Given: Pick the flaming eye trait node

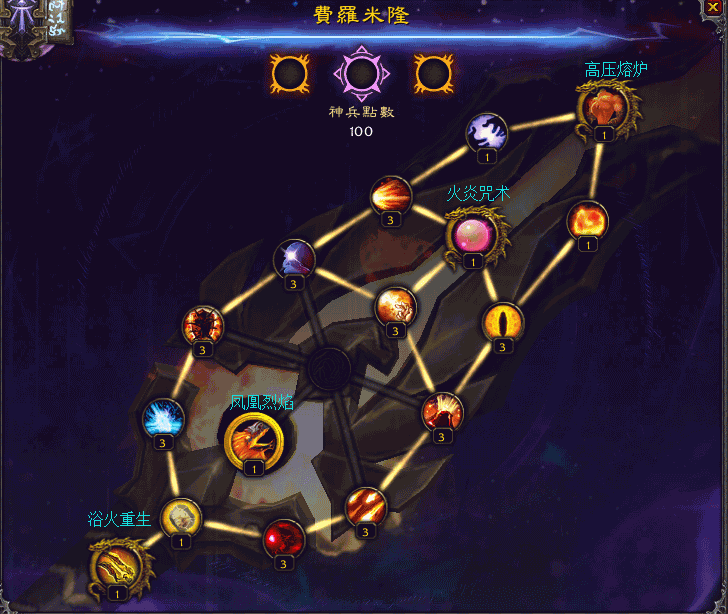Looking at the screenshot, I should click(x=502, y=322).
